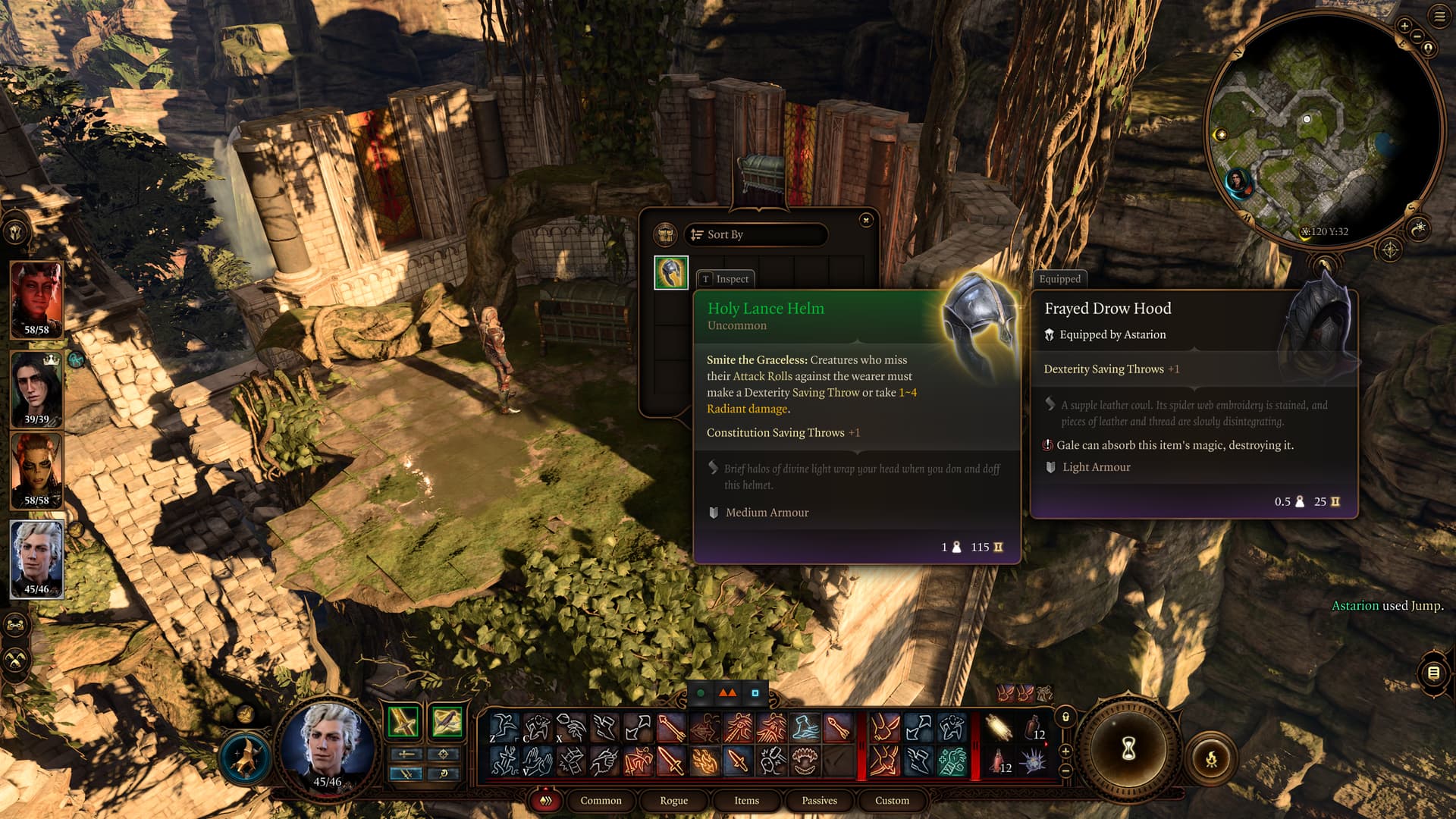Open the campfire rest menu button

[x=1211, y=758]
